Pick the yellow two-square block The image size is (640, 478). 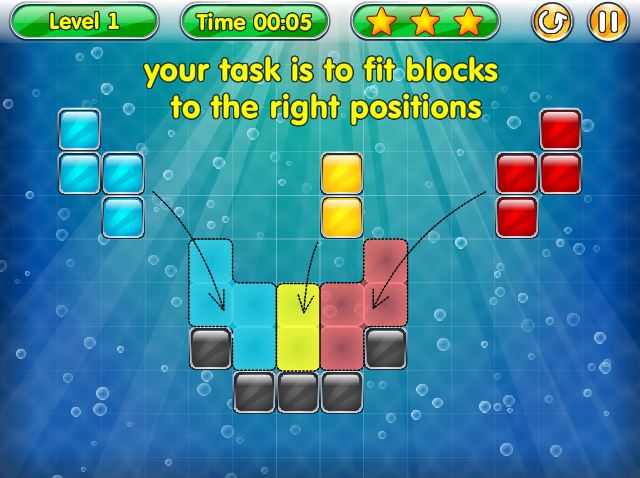(x=341, y=195)
